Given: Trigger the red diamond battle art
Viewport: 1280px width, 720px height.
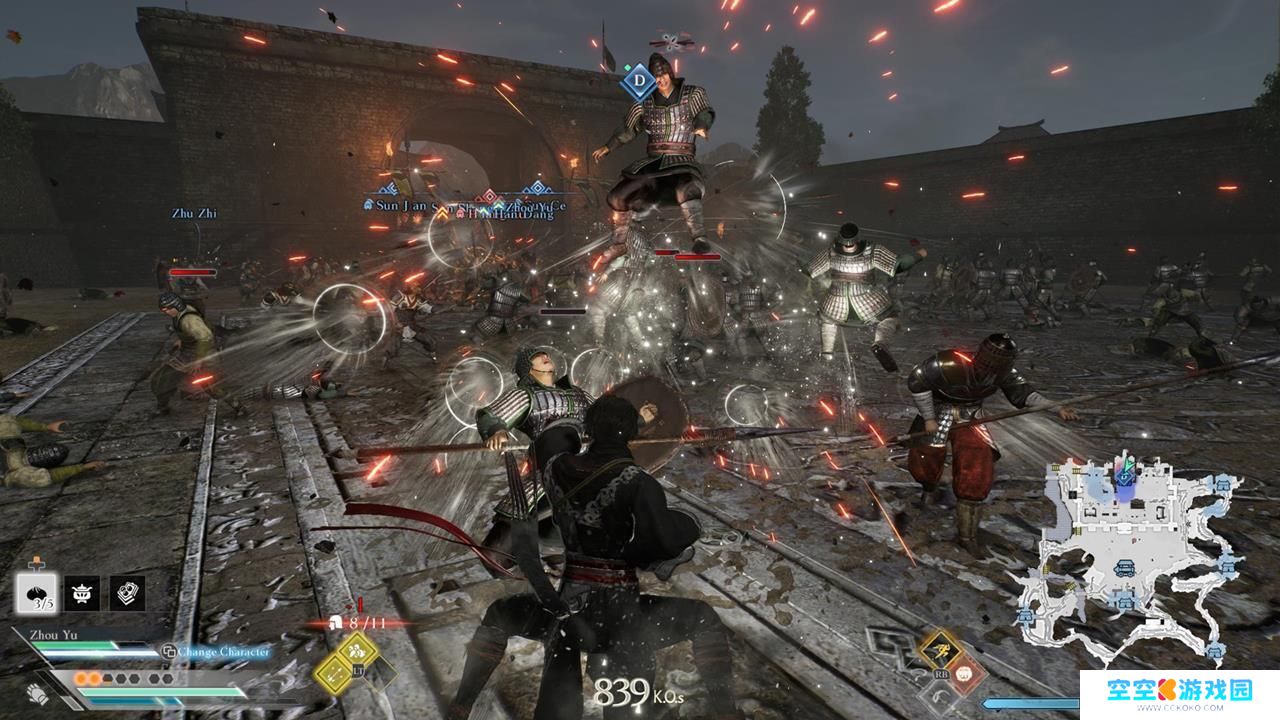Looking at the screenshot, I should click(x=962, y=674).
